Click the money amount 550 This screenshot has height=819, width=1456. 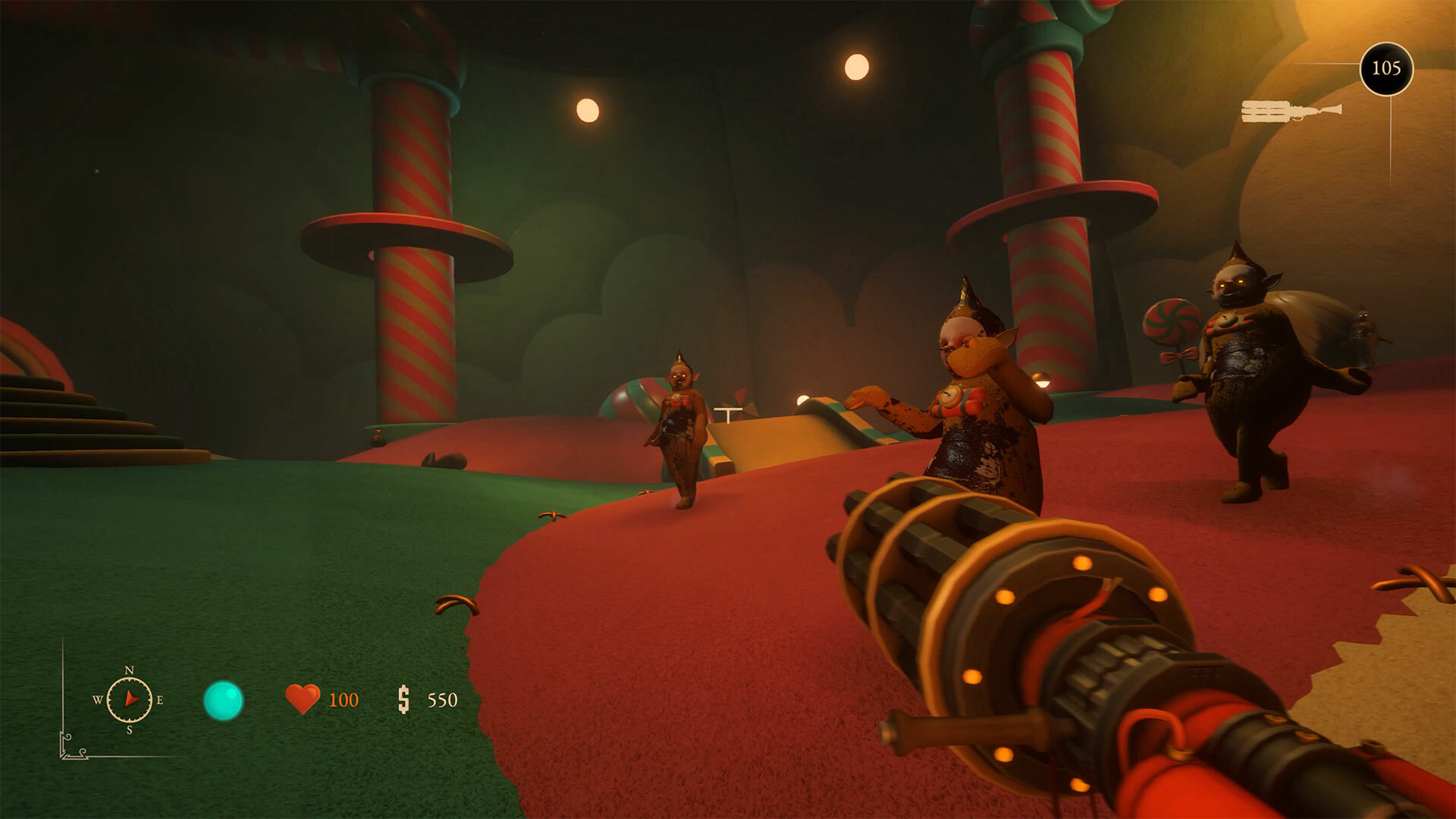click(444, 699)
